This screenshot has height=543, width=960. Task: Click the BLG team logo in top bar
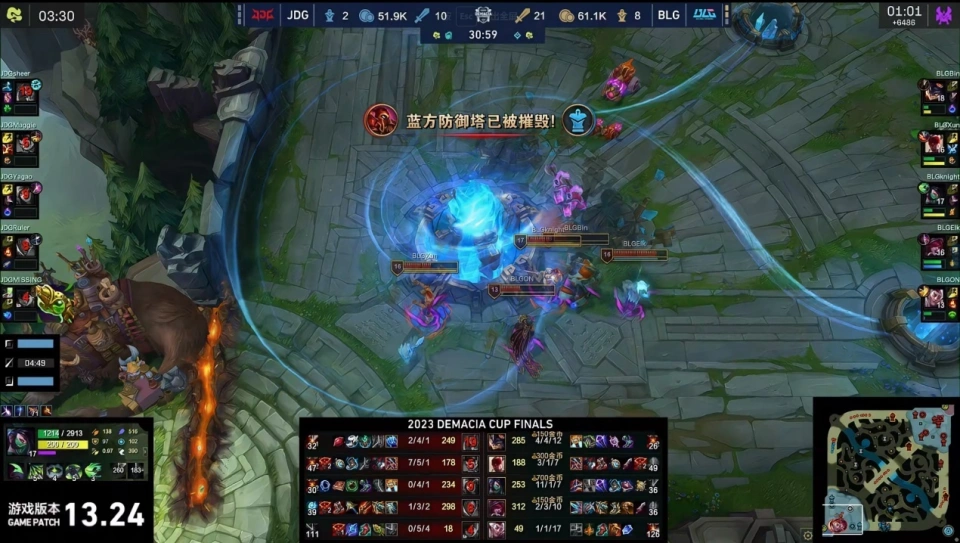coord(704,15)
